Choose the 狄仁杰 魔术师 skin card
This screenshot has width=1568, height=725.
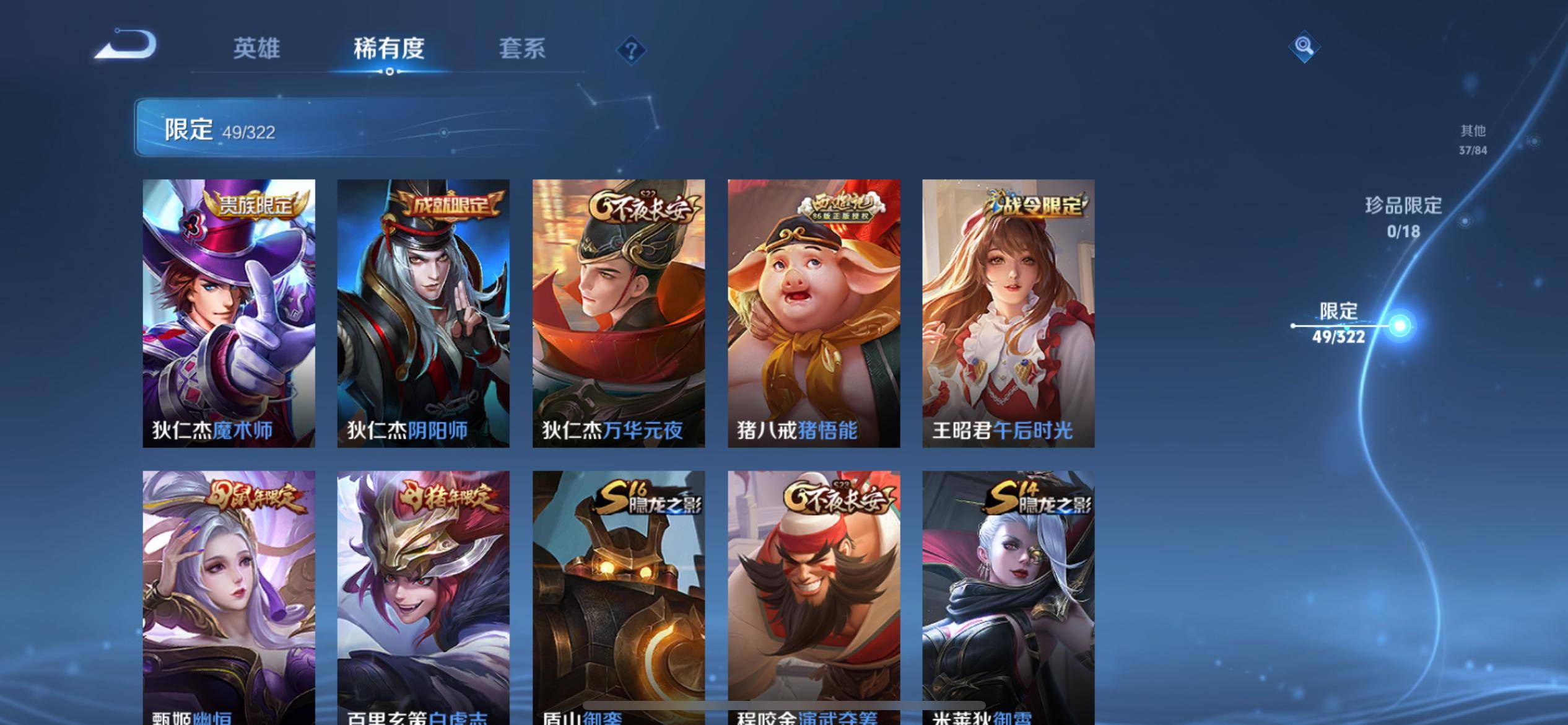click(x=229, y=313)
